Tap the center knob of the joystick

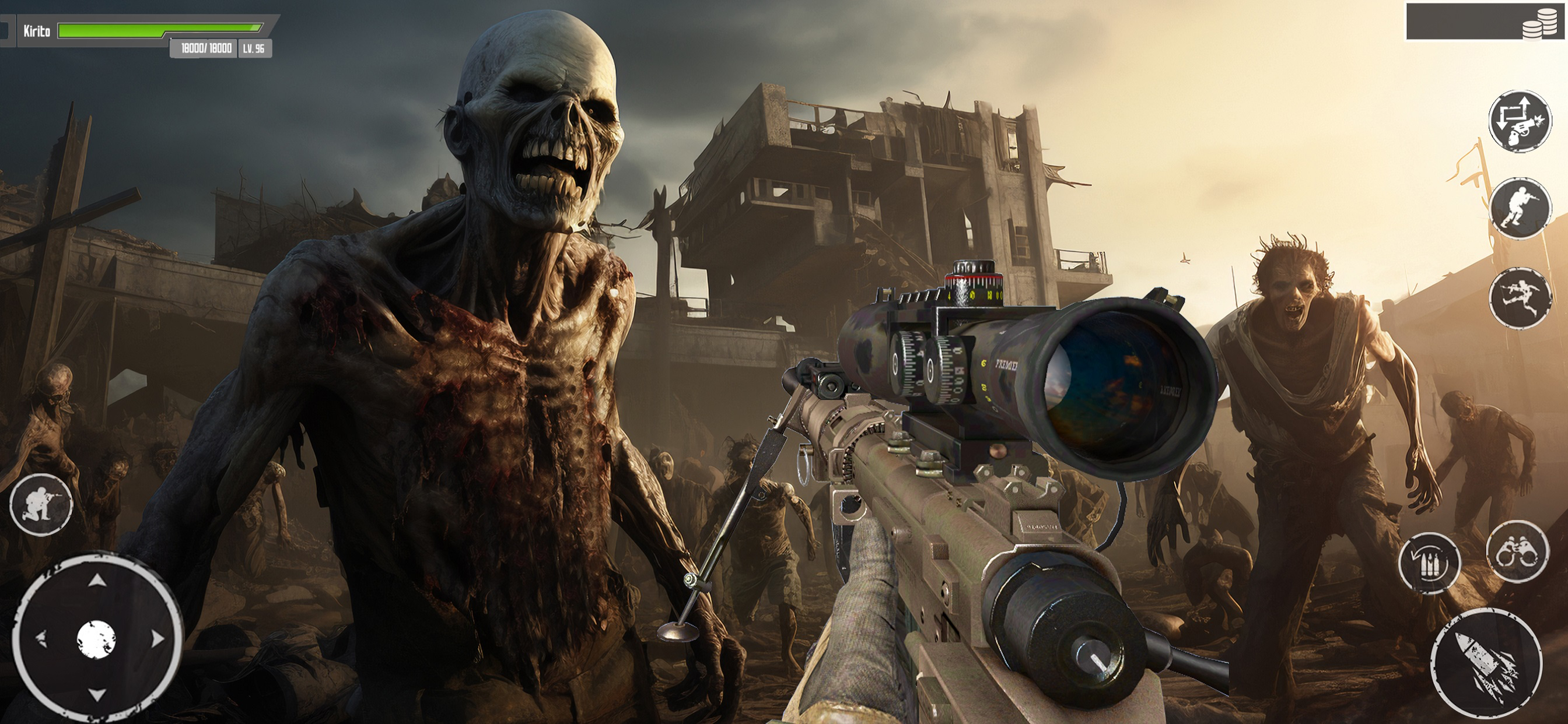click(97, 639)
